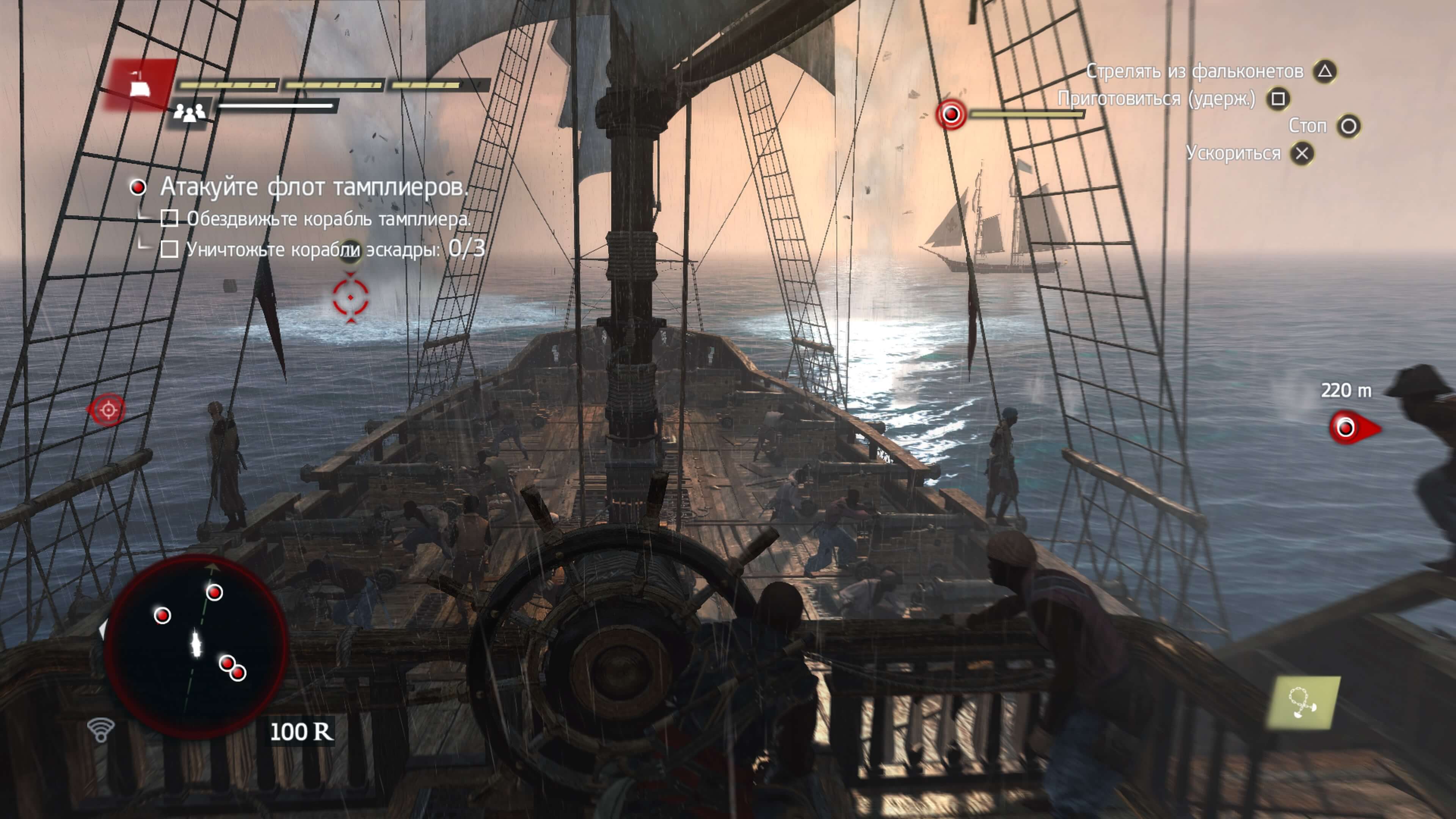The image size is (1456, 819).
Task: Tick the 'Обездвижьте корабль тамплиера' checkbox
Action: [169, 218]
